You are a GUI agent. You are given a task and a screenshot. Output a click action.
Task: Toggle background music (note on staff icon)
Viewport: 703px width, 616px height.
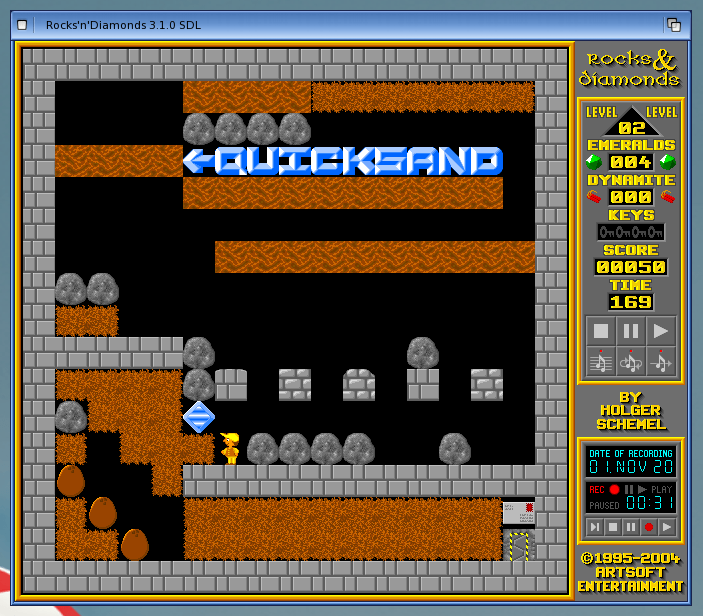[x=600, y=362]
